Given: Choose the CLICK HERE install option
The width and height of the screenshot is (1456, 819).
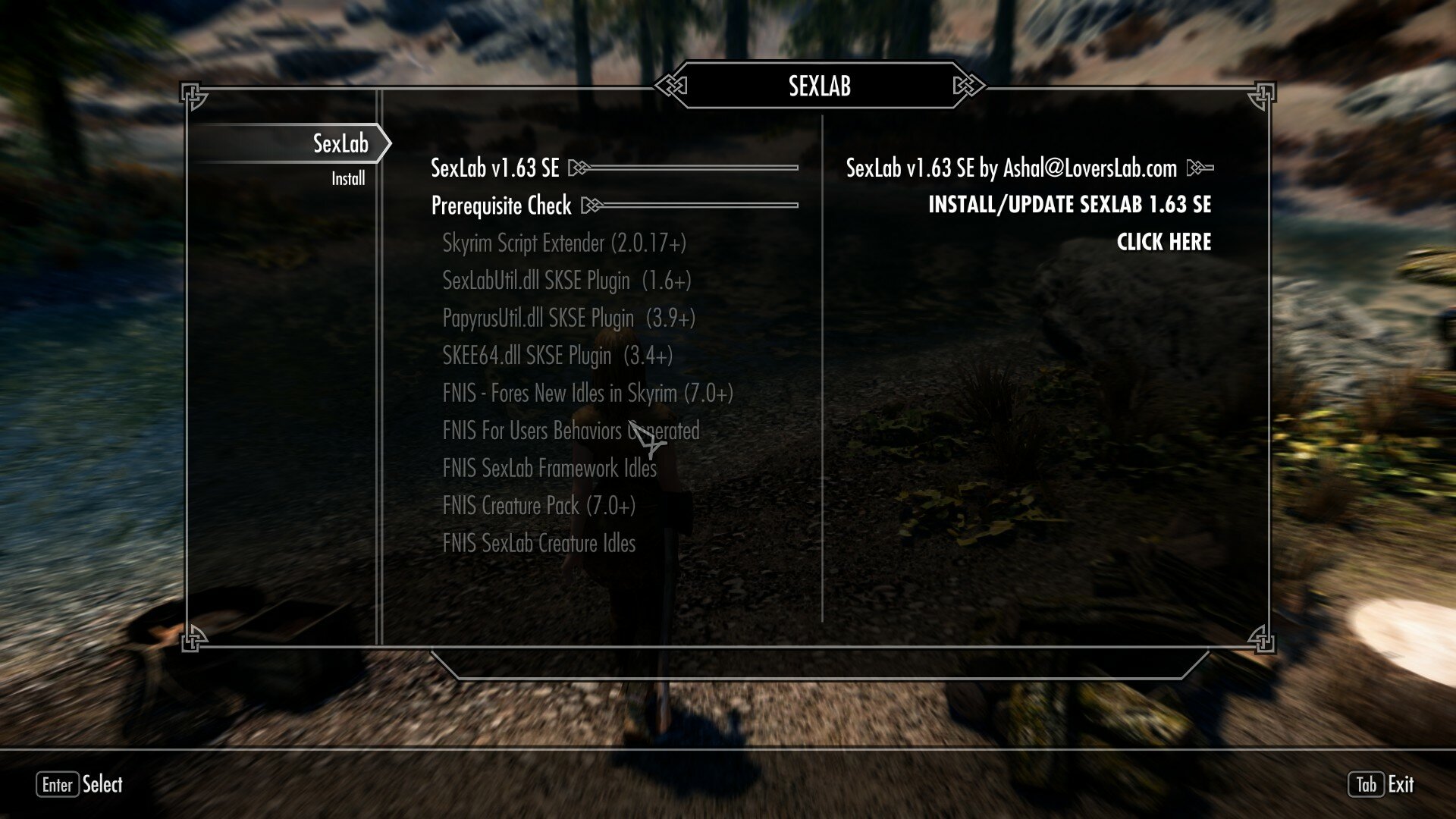Looking at the screenshot, I should click(x=1163, y=242).
